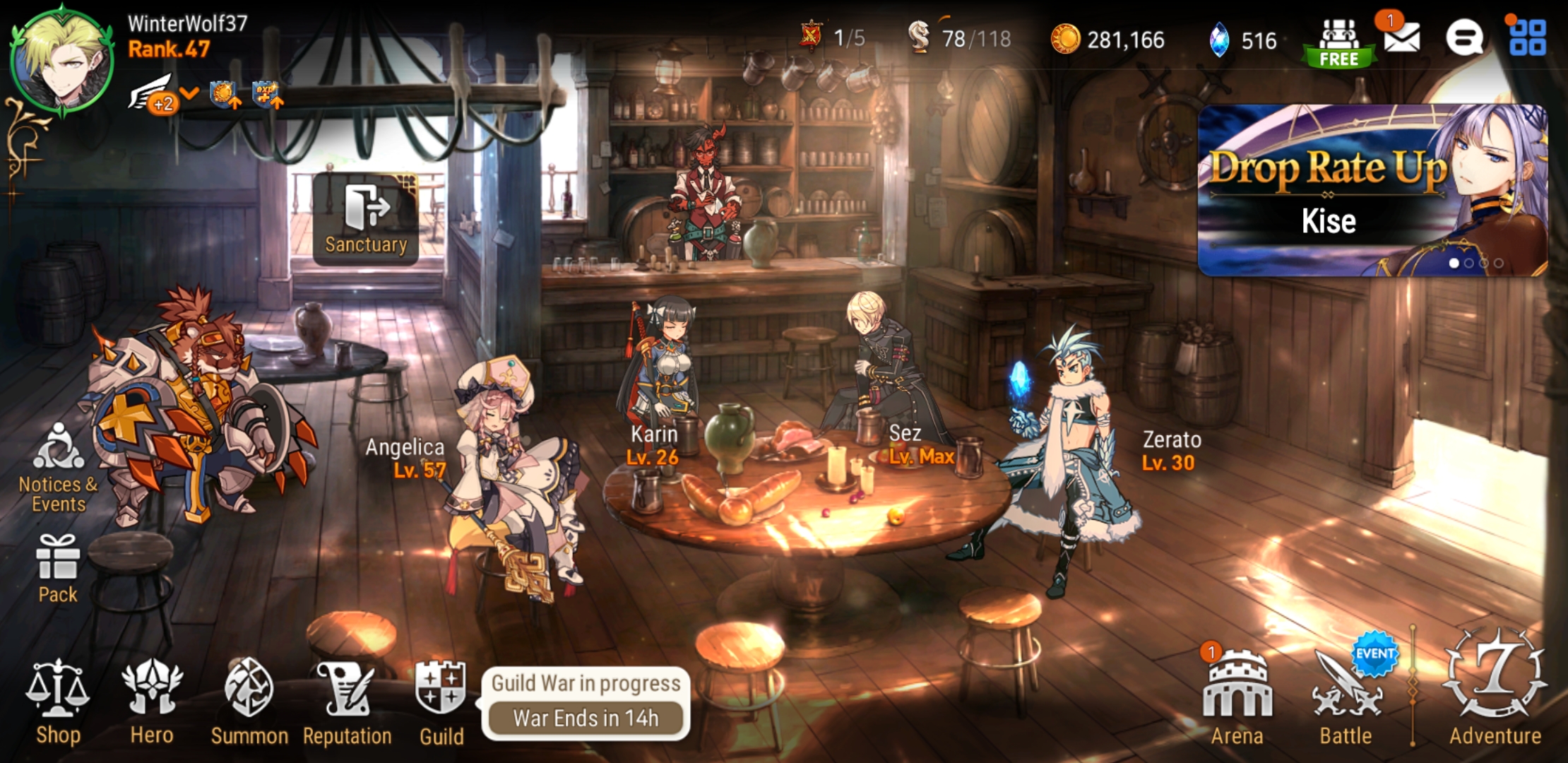The height and width of the screenshot is (763, 1568).
Task: Open the Shop menu
Action: [x=58, y=701]
